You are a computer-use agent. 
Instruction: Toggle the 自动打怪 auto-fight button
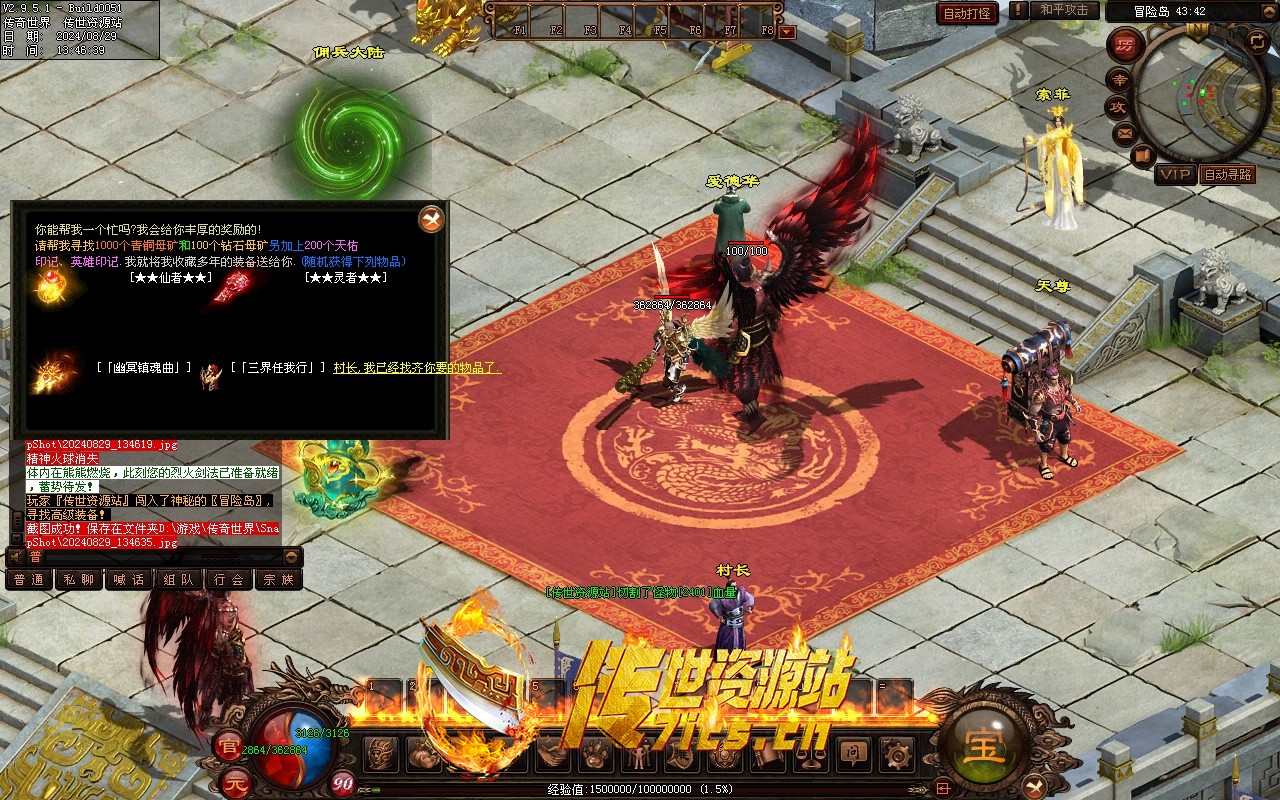coord(968,13)
